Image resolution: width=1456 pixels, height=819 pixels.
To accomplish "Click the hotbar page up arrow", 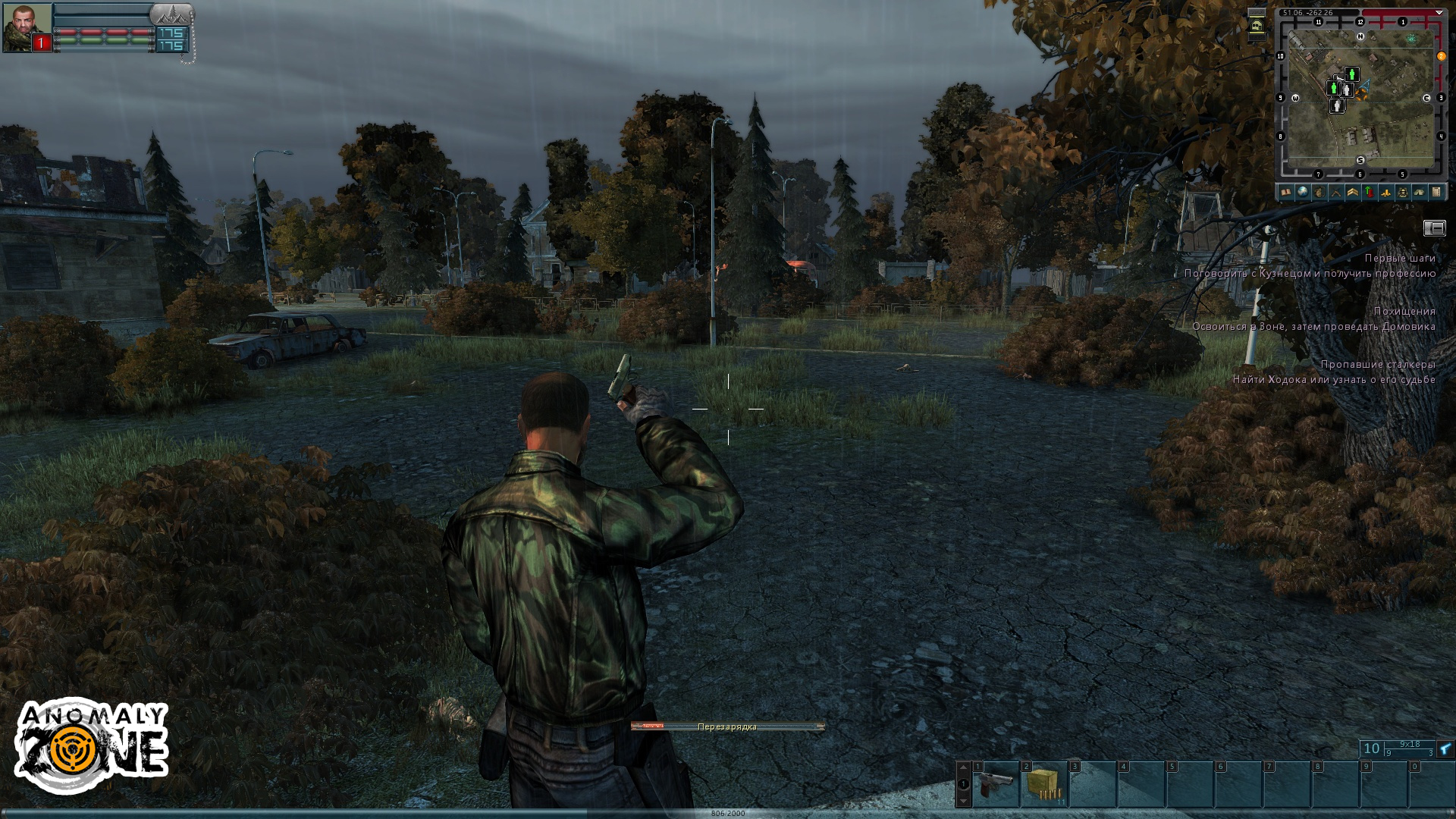I will pos(963,767).
